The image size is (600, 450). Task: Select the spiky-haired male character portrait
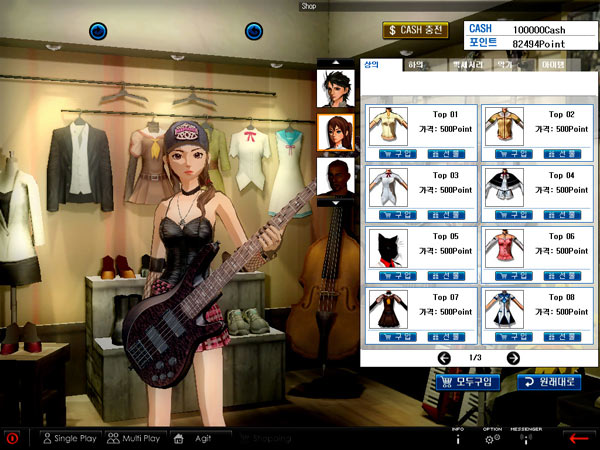click(x=334, y=88)
